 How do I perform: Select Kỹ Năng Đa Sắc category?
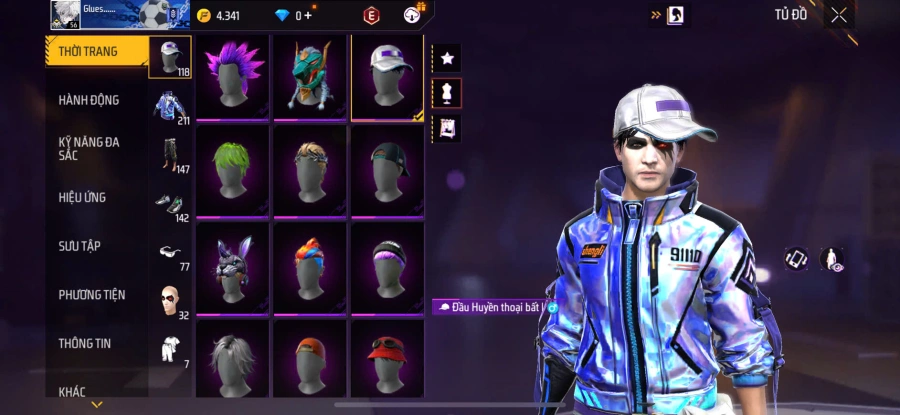[x=89, y=148]
